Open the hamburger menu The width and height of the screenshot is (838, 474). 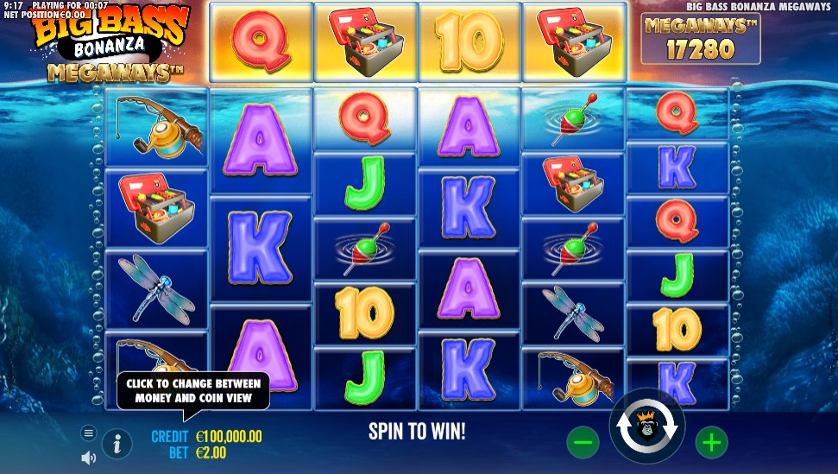pos(88,433)
